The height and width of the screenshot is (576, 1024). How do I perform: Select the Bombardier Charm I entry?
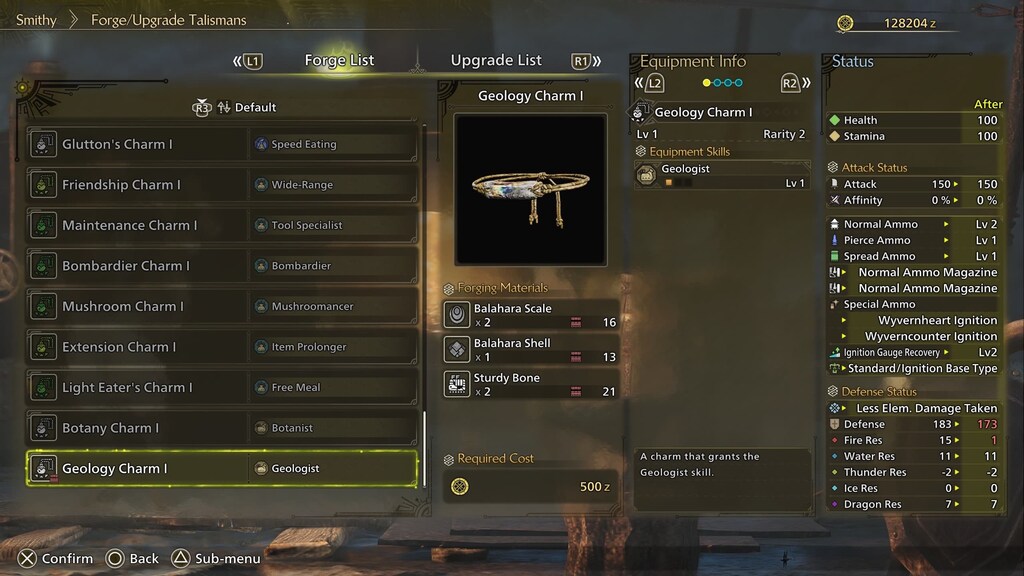222,266
